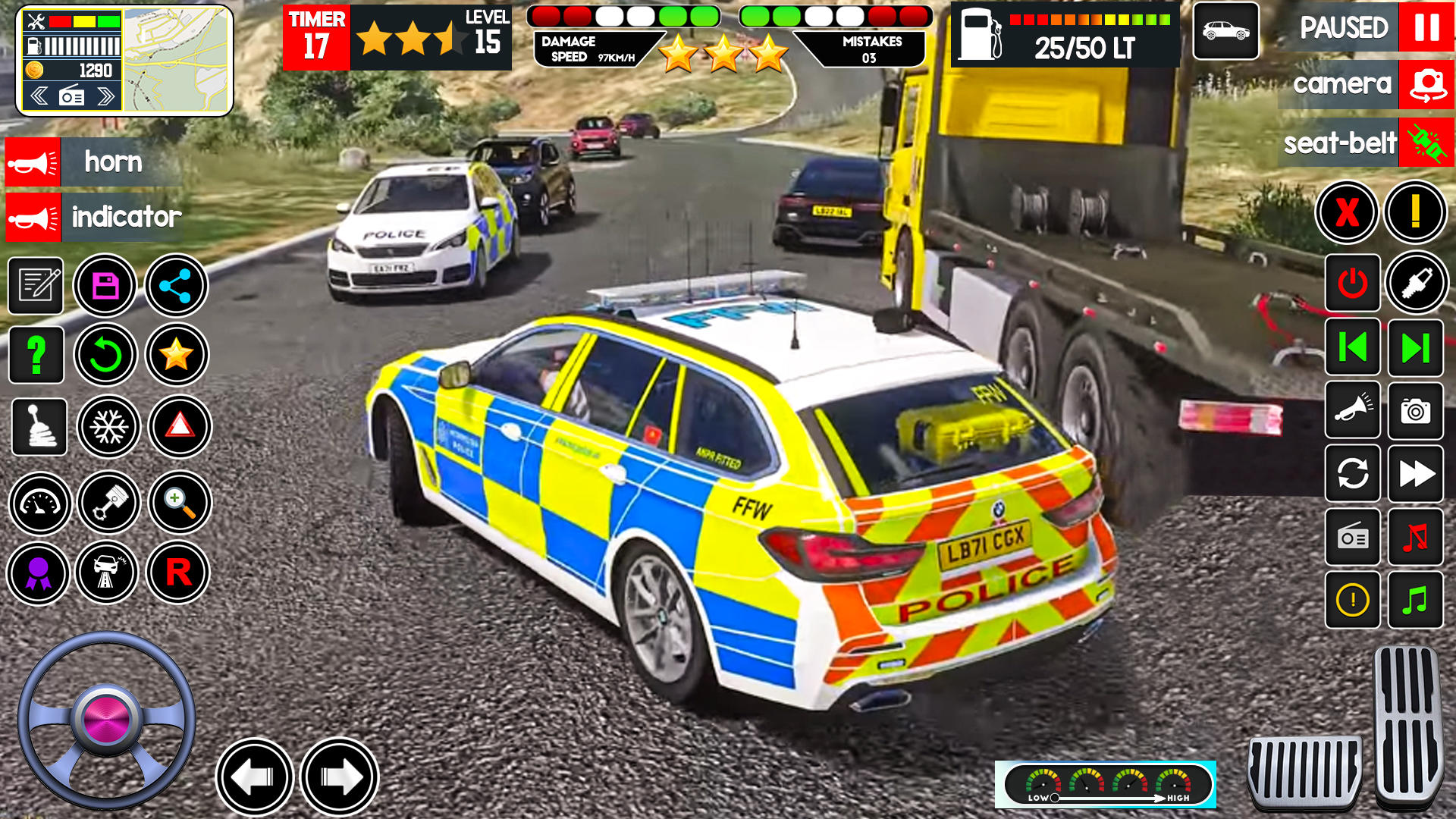
Task: Adjust the LOW-HIGH gauge slider
Action: coord(1054,797)
